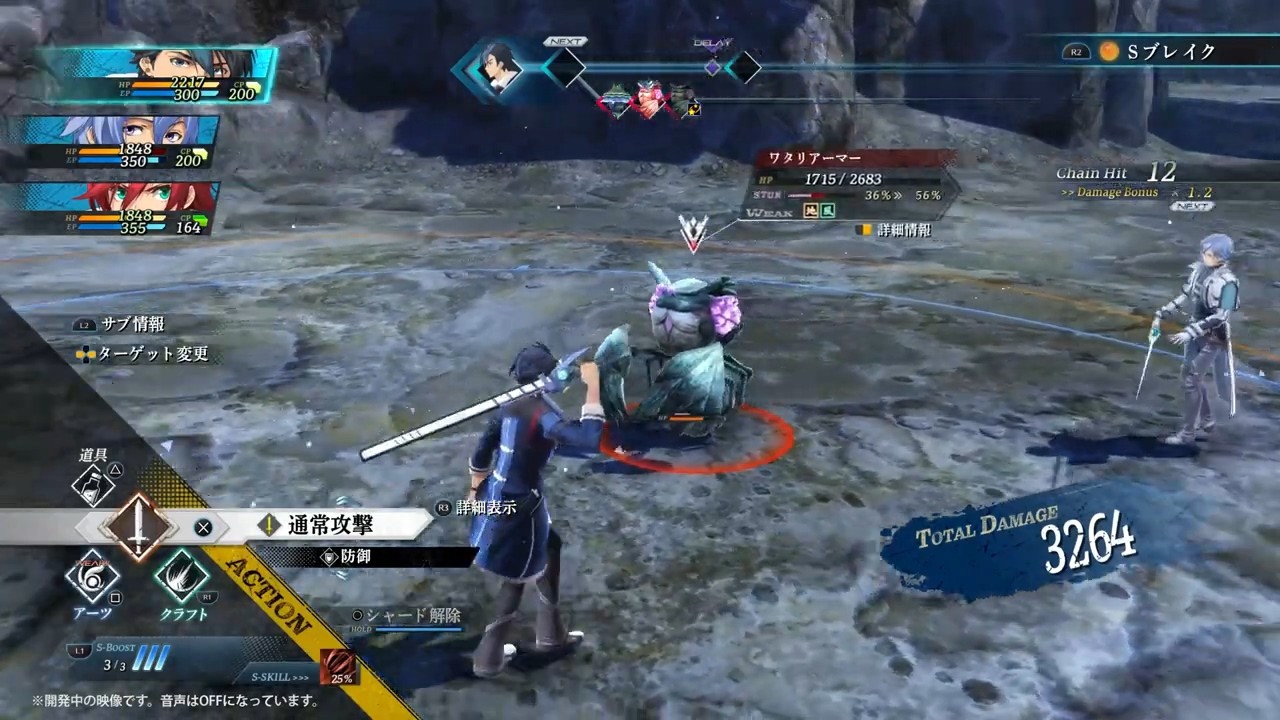Viewport: 1280px width, 720px height.
Task: Click the active character portrait on turn timeline
Action: (499, 69)
